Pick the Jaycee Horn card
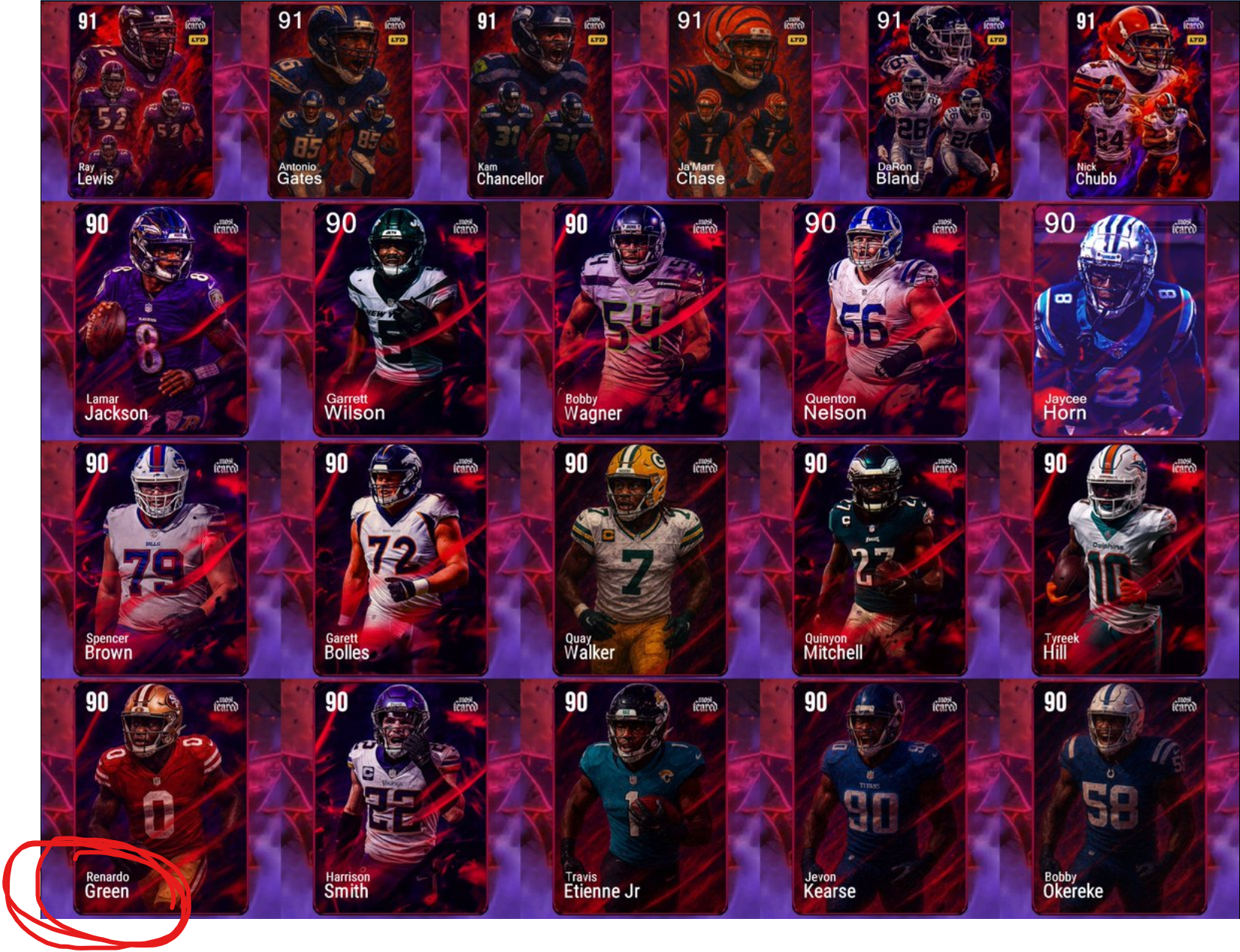This screenshot has height=952, width=1240. pyautogui.click(x=1118, y=319)
